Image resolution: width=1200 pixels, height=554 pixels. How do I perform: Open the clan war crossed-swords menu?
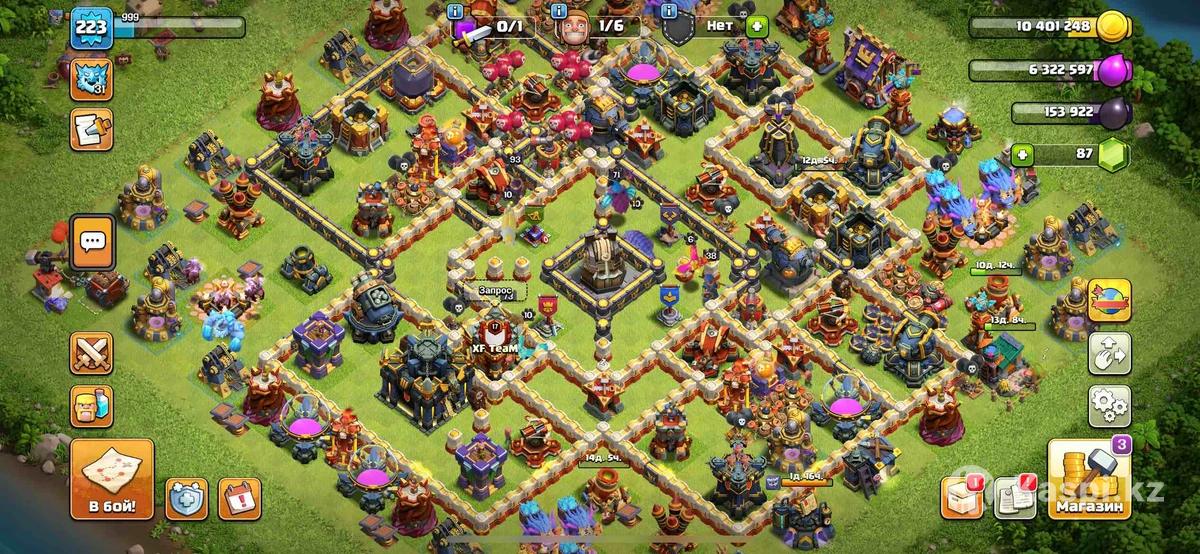(x=91, y=354)
